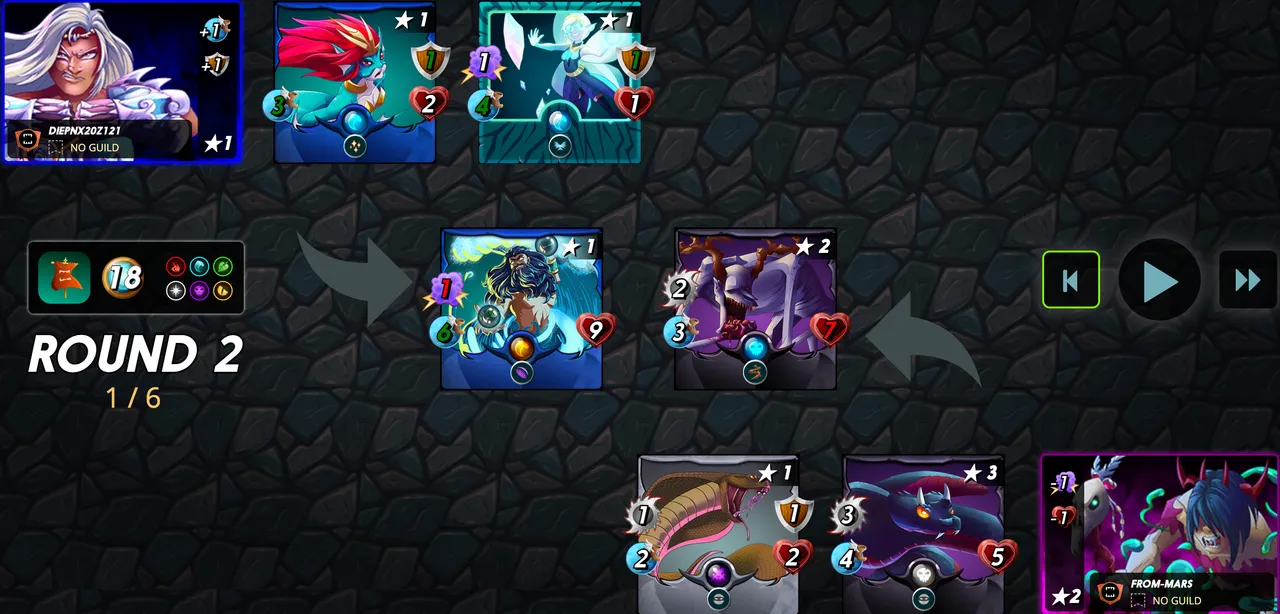
Task: Play the battle replay
Action: coord(1159,280)
